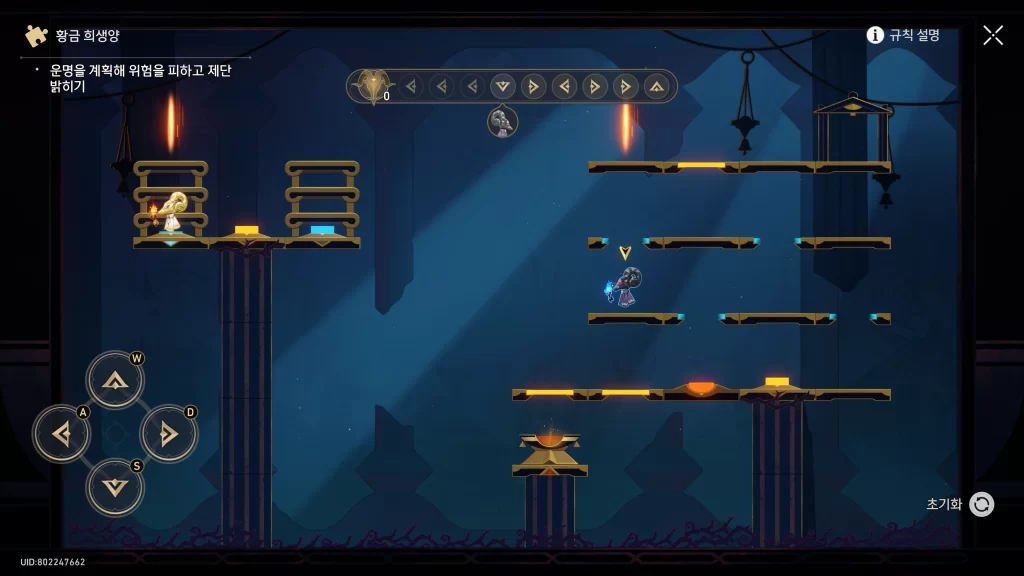The height and width of the screenshot is (576, 1024).
Task: Select the up arrow ending the sequence bar
Action: [x=656, y=86]
